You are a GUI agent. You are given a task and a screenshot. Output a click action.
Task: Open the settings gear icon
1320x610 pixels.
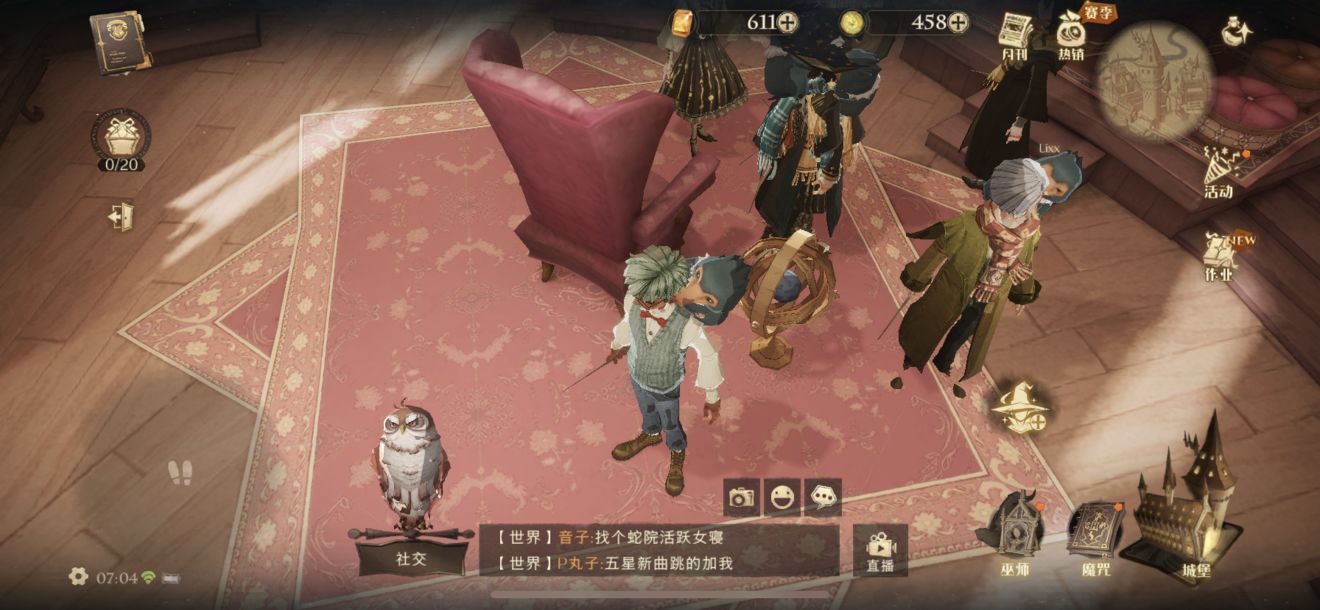click(x=78, y=576)
